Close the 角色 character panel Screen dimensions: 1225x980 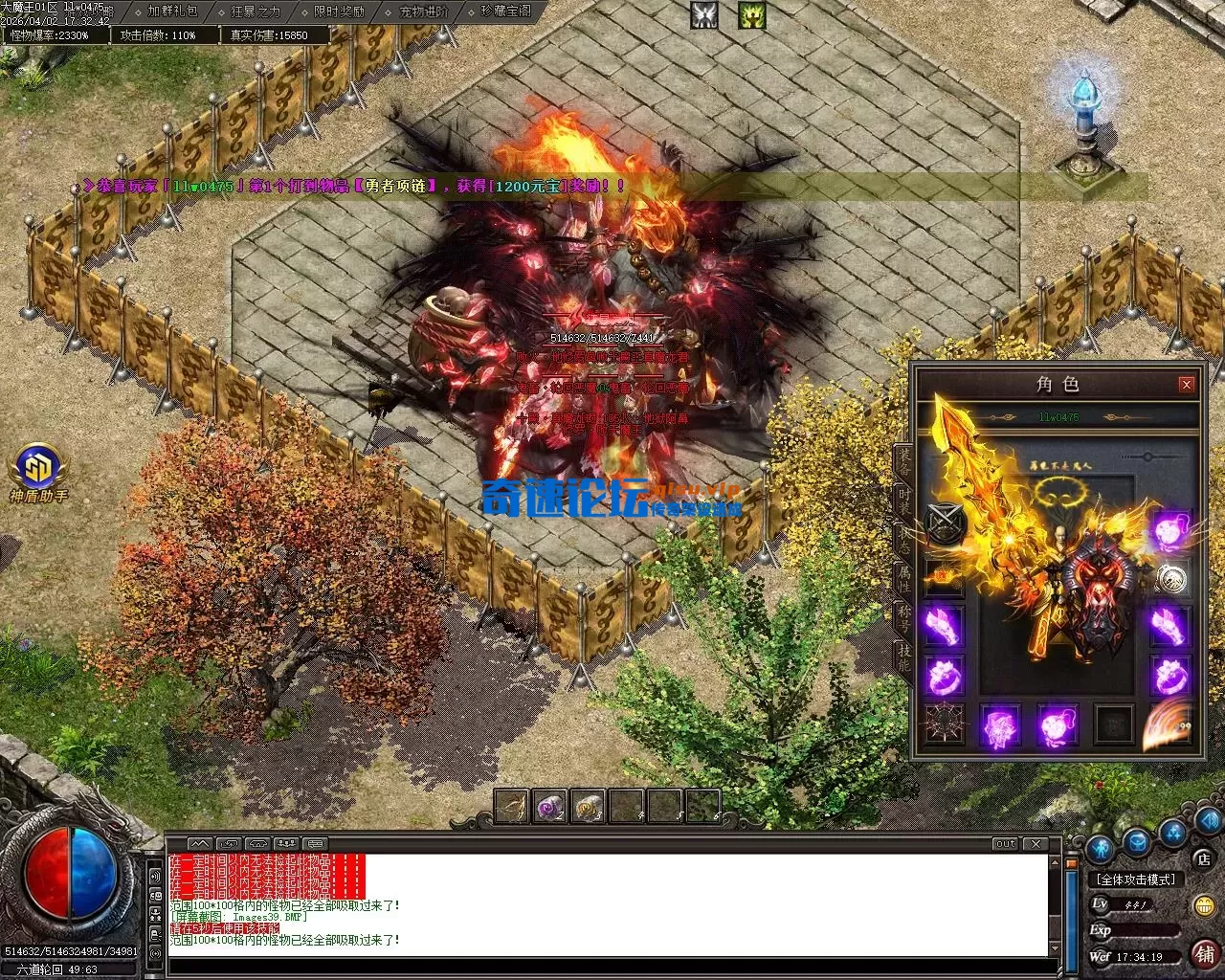click(x=1187, y=385)
